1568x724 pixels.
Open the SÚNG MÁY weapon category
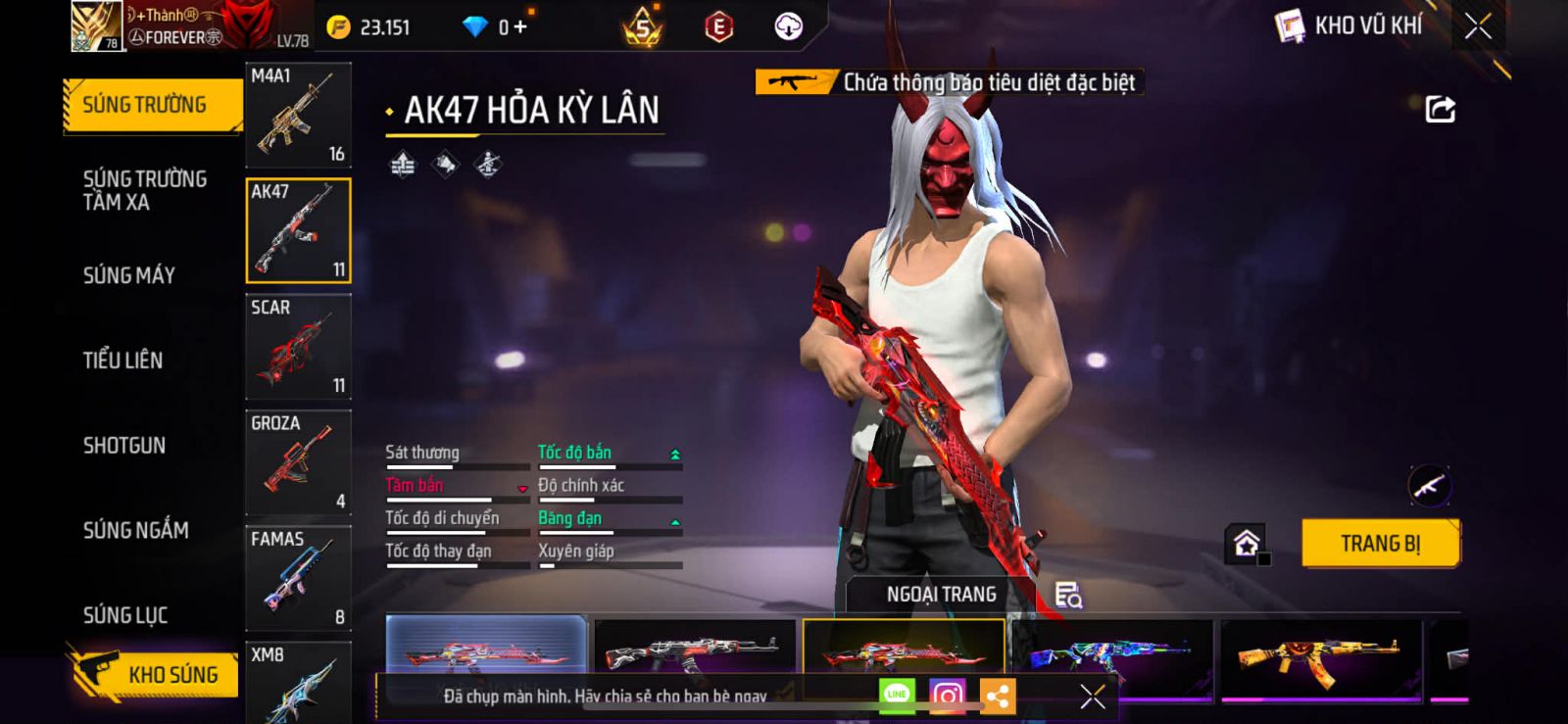tap(129, 275)
